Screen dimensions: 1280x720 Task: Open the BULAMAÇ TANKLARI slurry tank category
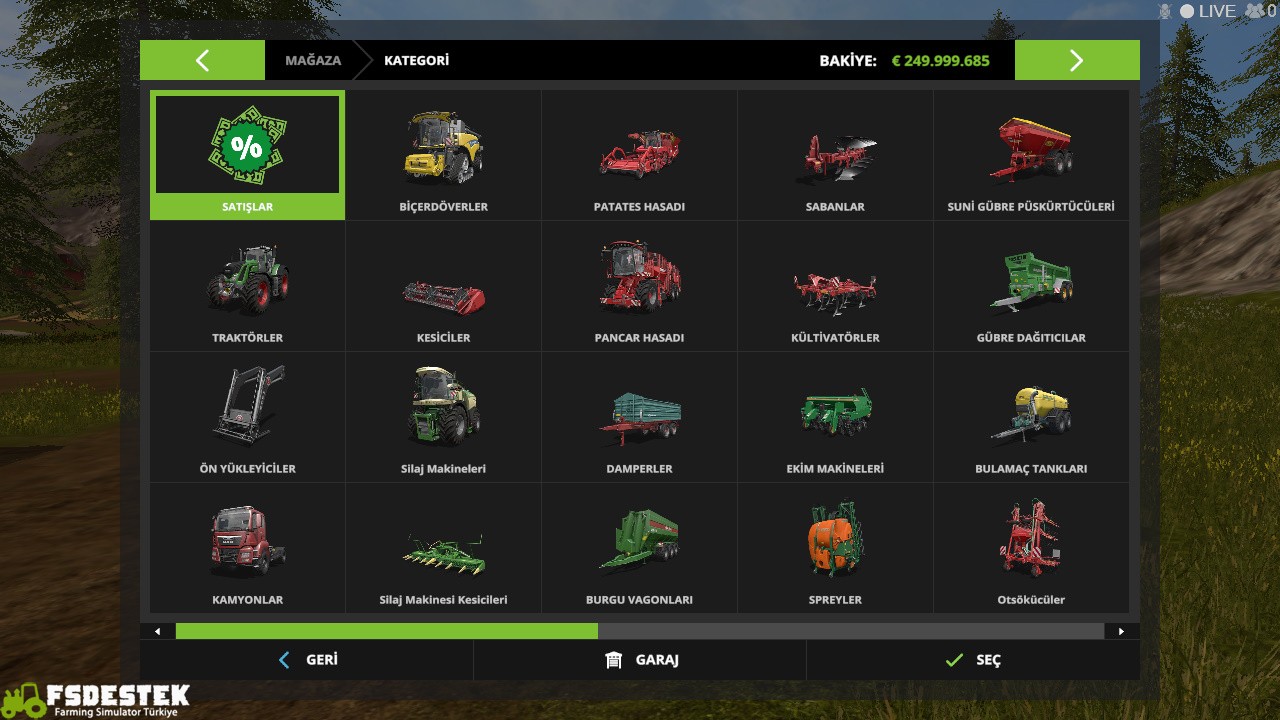click(1031, 413)
